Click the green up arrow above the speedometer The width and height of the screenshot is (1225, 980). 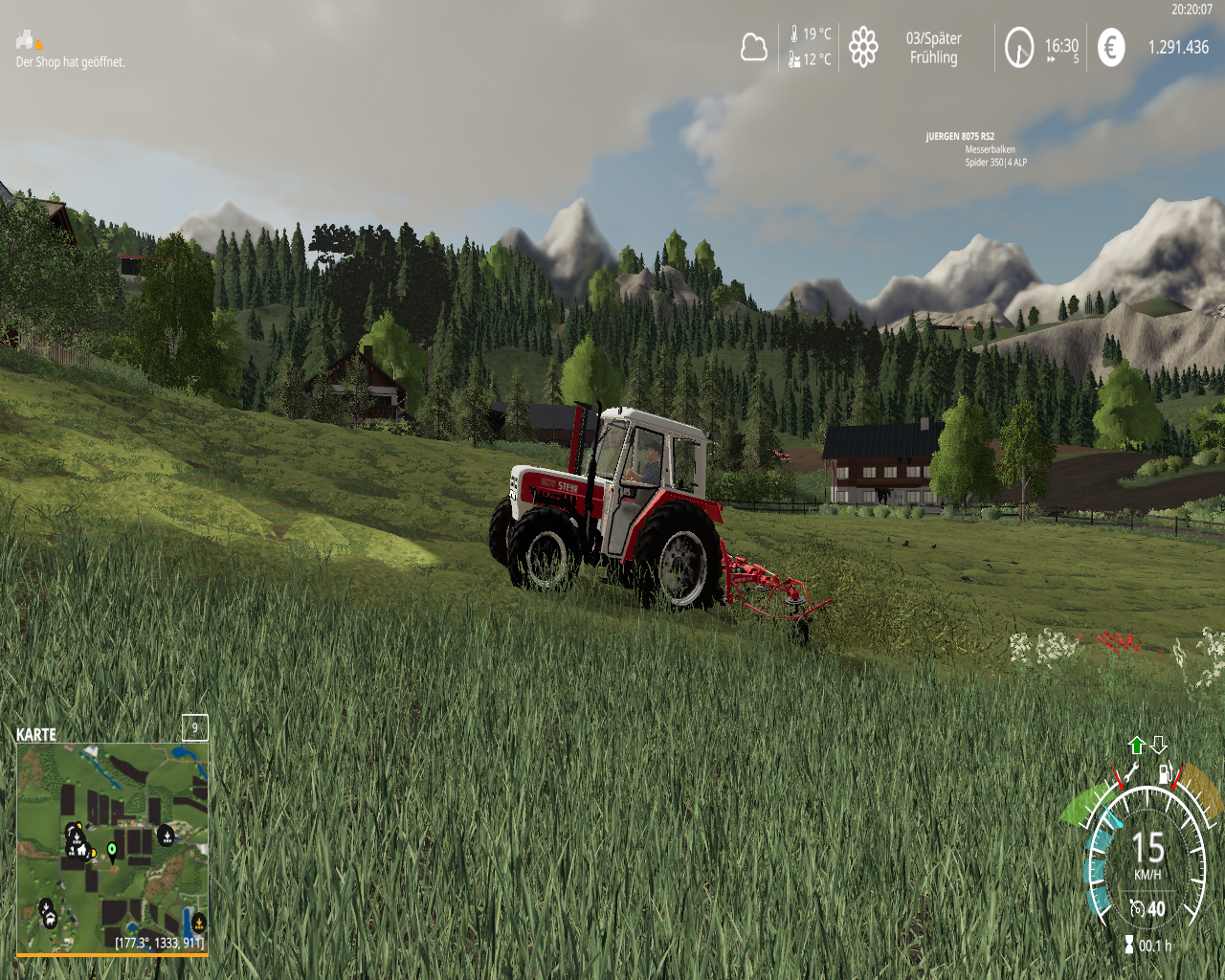point(1137,746)
